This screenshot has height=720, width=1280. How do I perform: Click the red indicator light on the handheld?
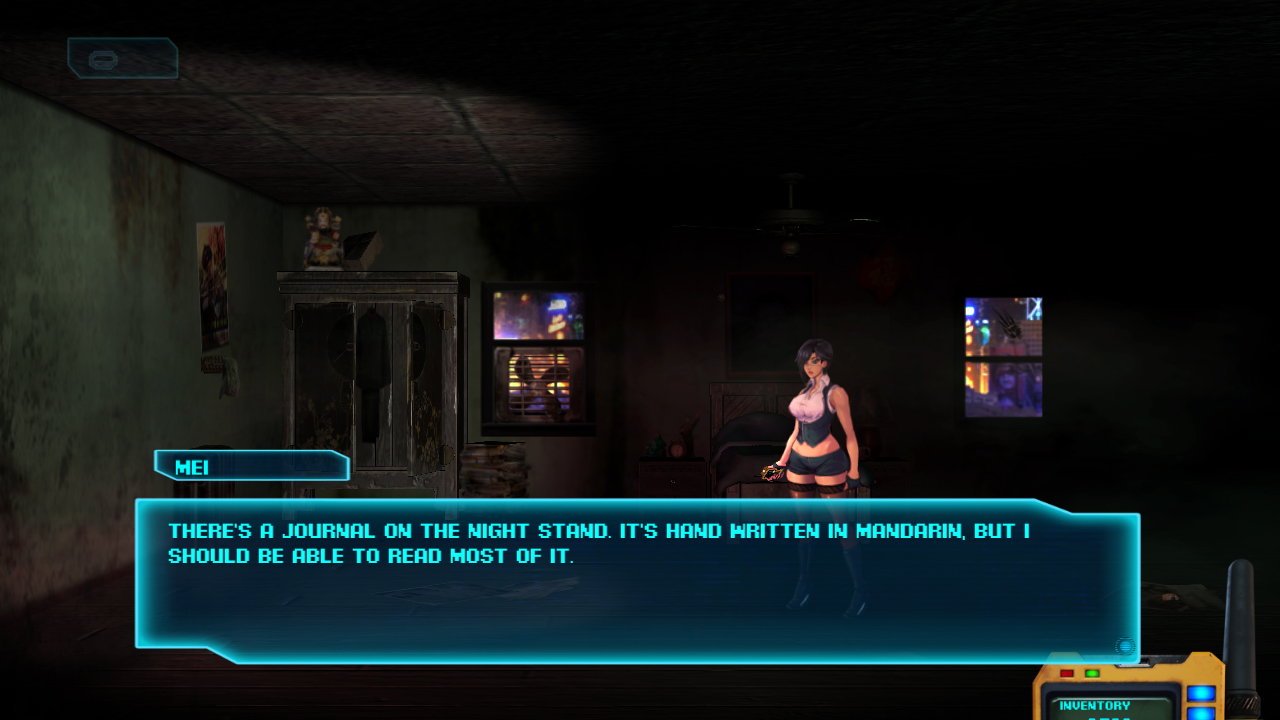click(x=1067, y=673)
